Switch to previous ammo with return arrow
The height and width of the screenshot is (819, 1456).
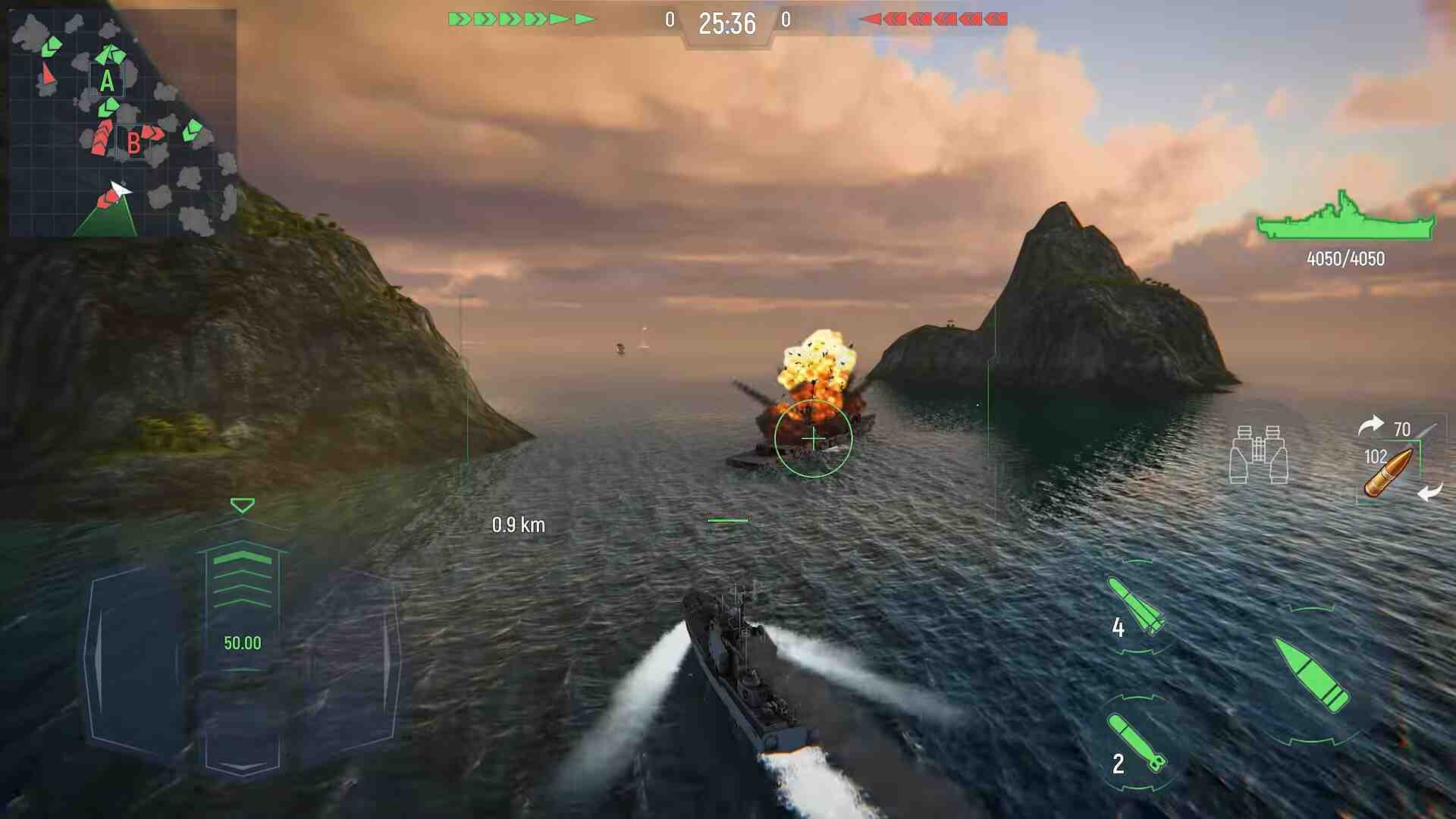pos(1430,493)
